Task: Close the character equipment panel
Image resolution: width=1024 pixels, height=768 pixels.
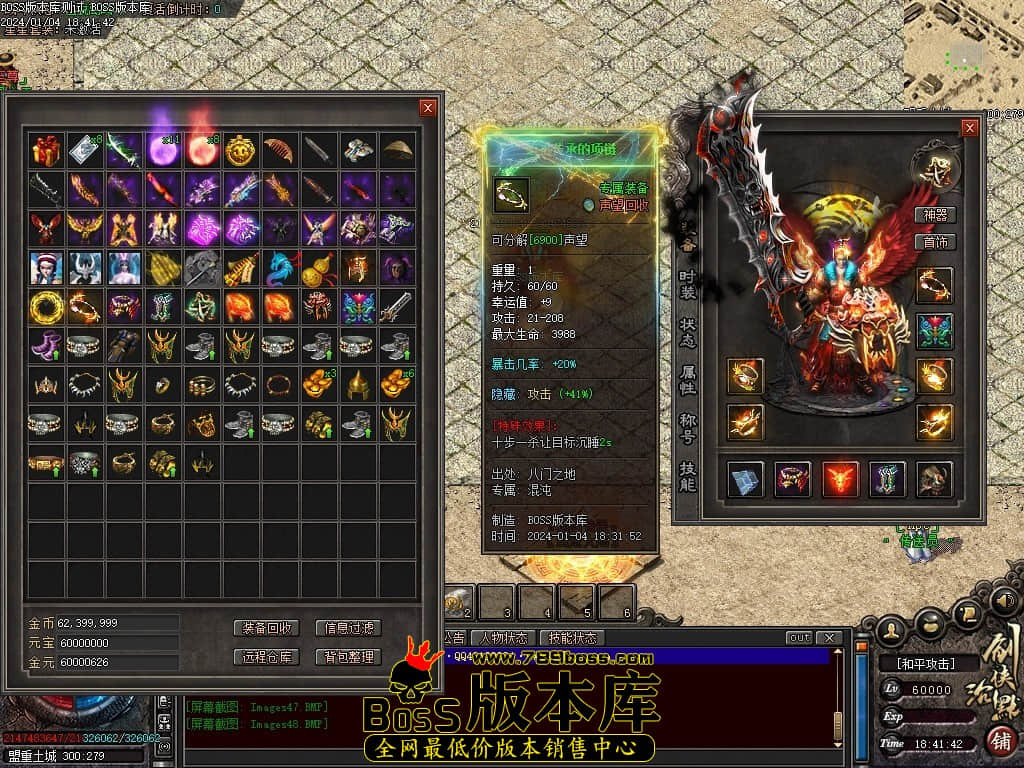Action: point(969,128)
